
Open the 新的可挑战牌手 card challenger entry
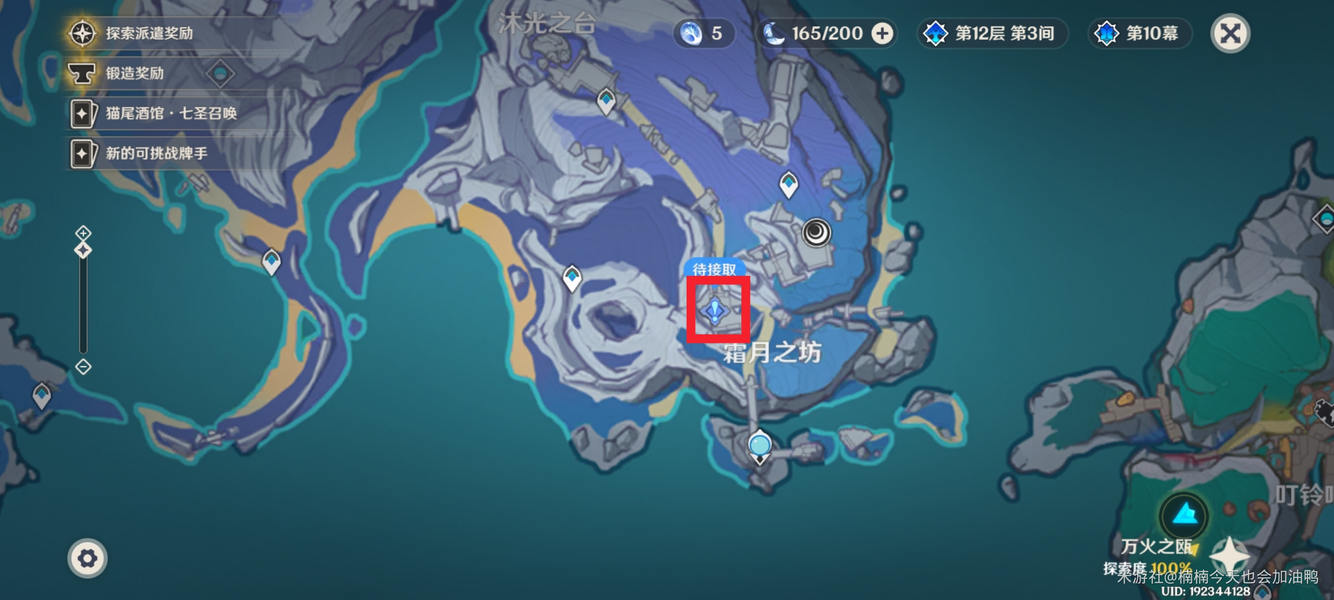click(x=148, y=153)
